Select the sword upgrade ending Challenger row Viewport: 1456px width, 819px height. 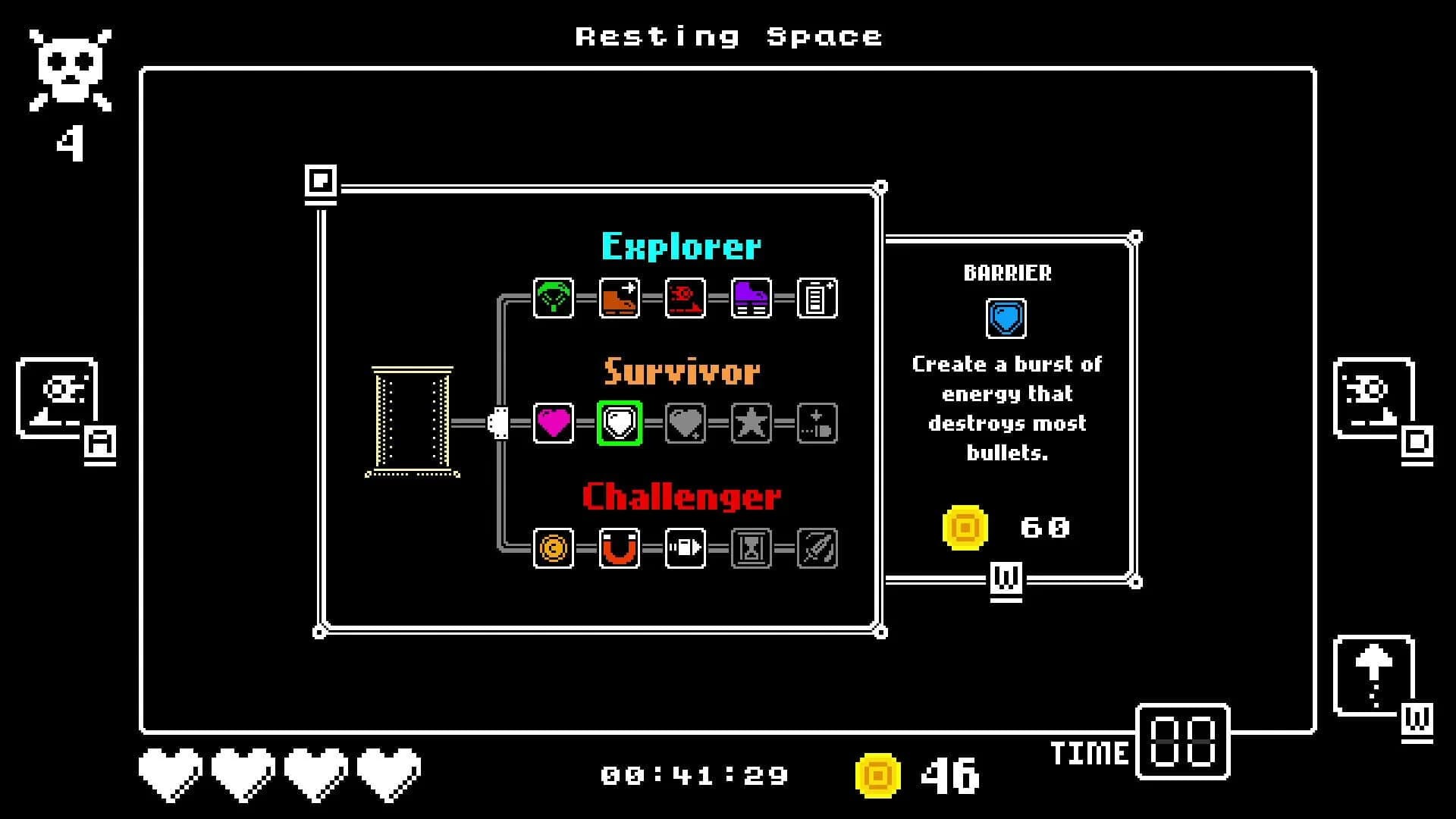[816, 550]
